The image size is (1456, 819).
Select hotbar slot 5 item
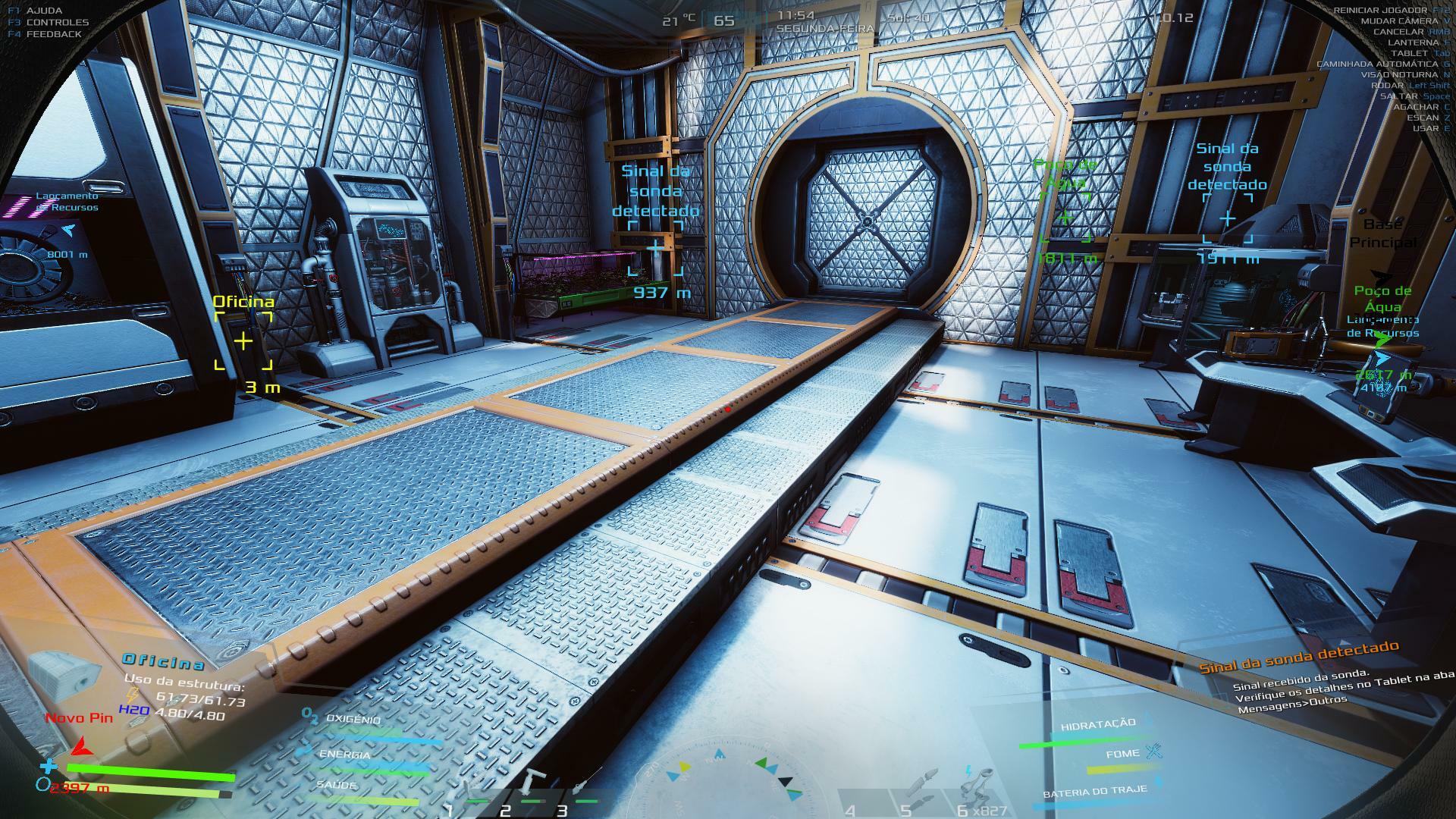[921, 789]
